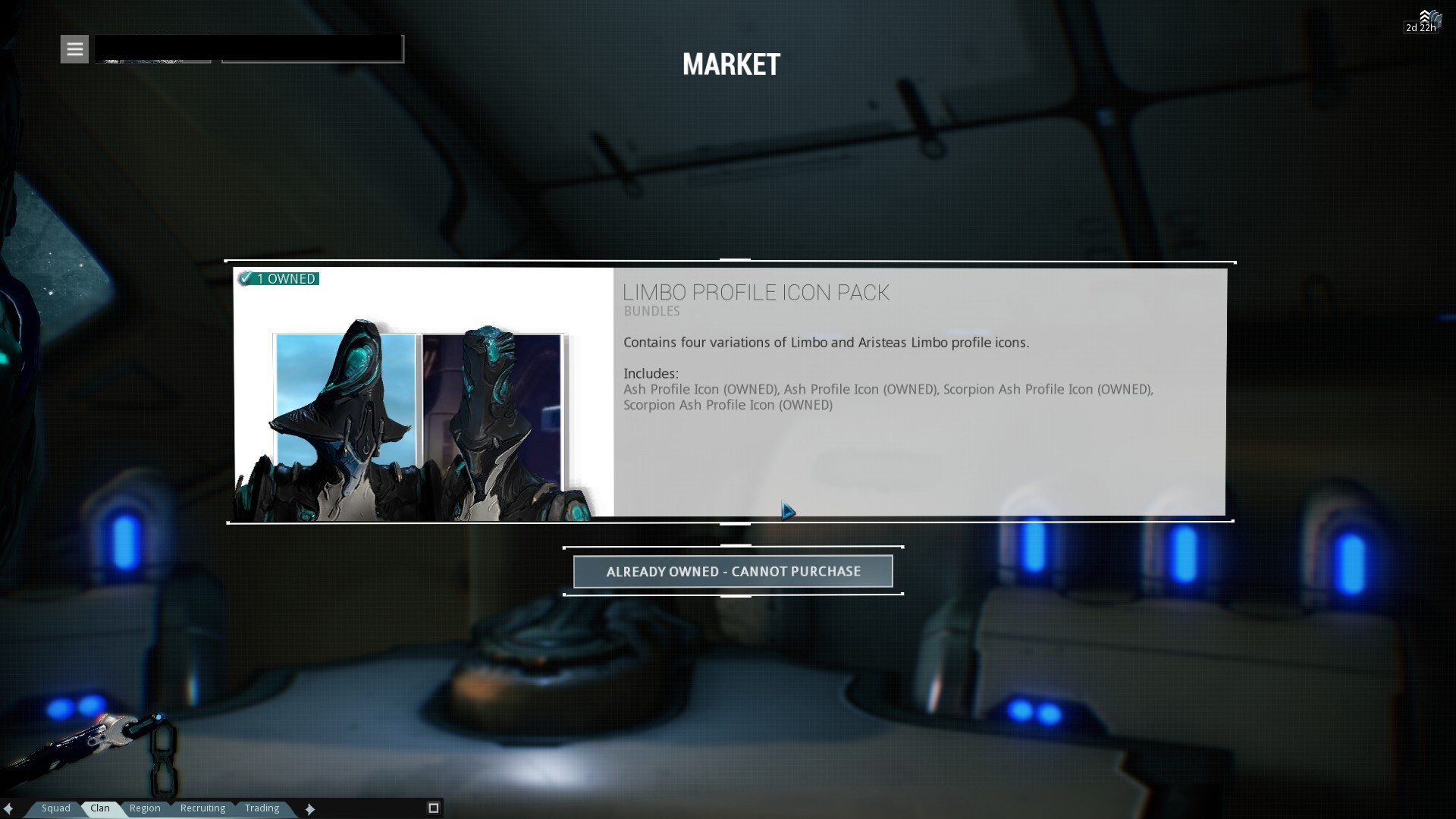Switch to the Squad chat tab
The image size is (1456, 819).
pyautogui.click(x=55, y=808)
